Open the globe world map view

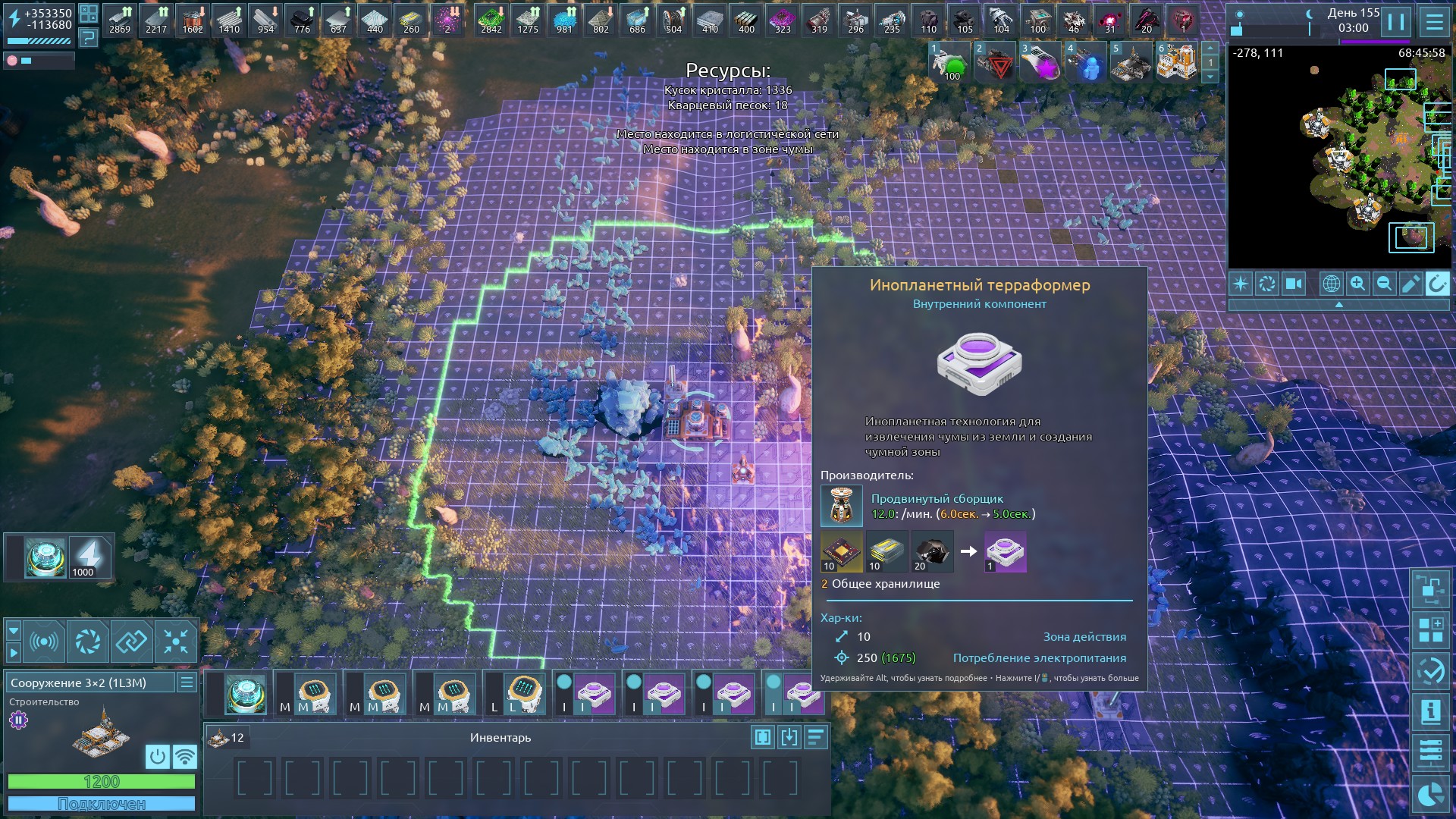click(1331, 284)
